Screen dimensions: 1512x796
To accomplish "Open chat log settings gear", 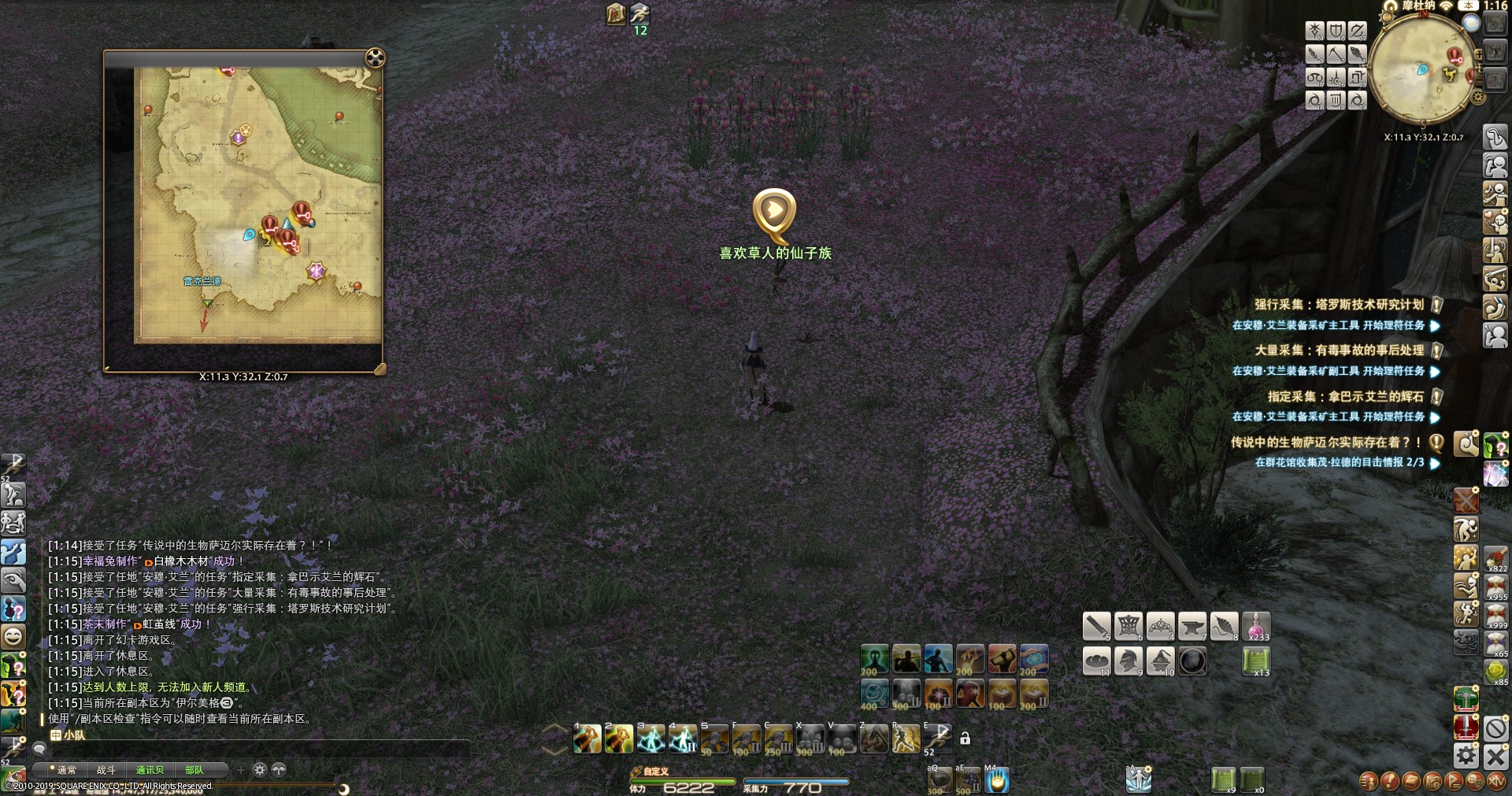I will (x=260, y=770).
